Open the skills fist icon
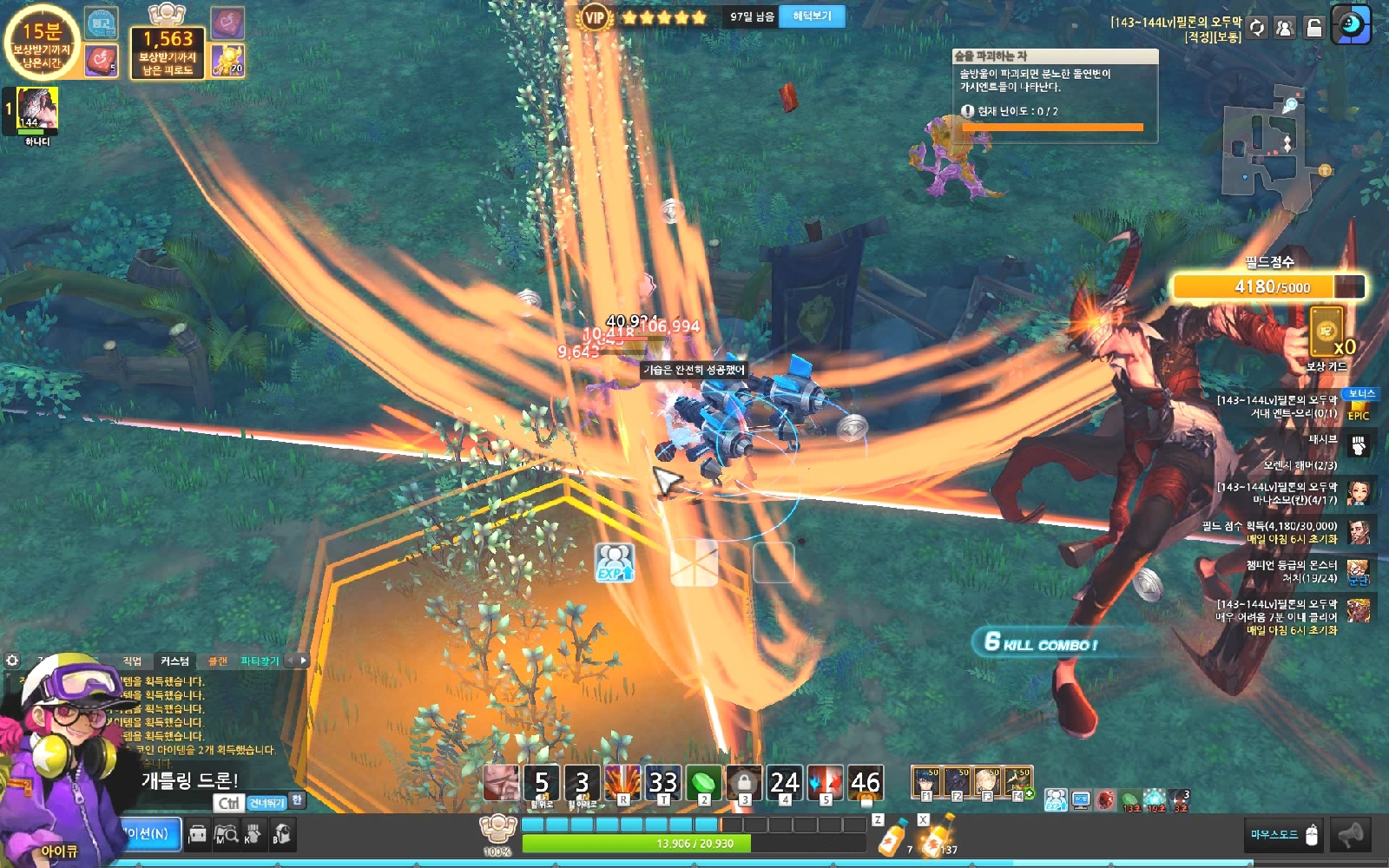Image resolution: width=1389 pixels, height=868 pixels. pos(253,835)
